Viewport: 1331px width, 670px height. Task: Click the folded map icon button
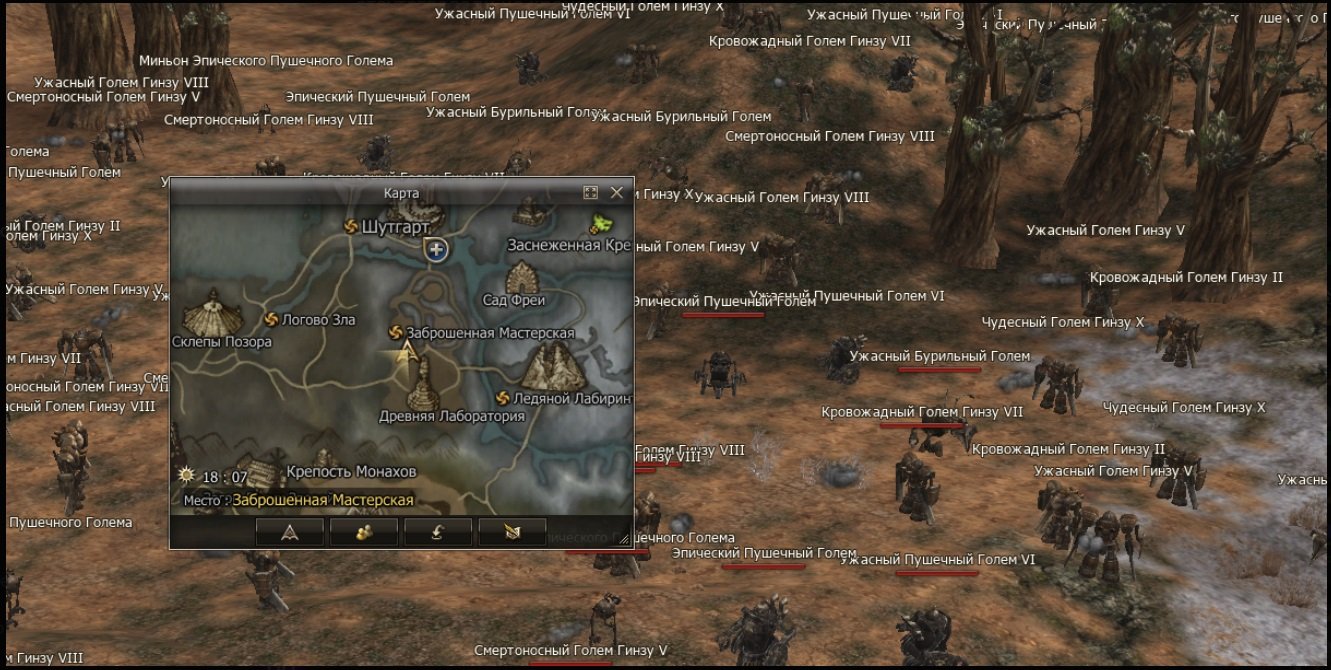click(512, 532)
